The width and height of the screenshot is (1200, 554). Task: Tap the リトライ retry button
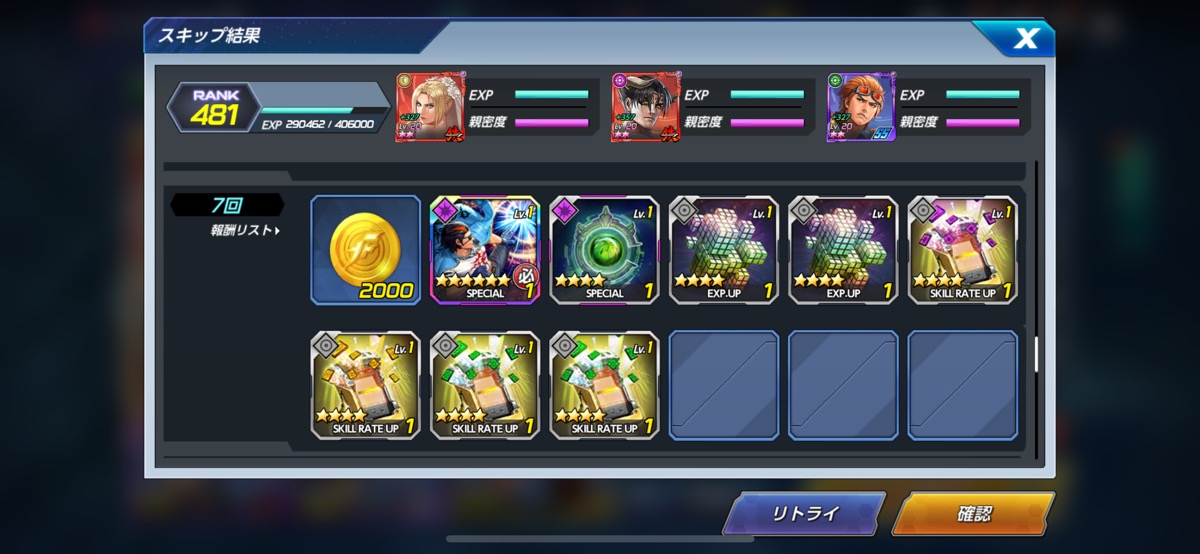pyautogui.click(x=803, y=515)
